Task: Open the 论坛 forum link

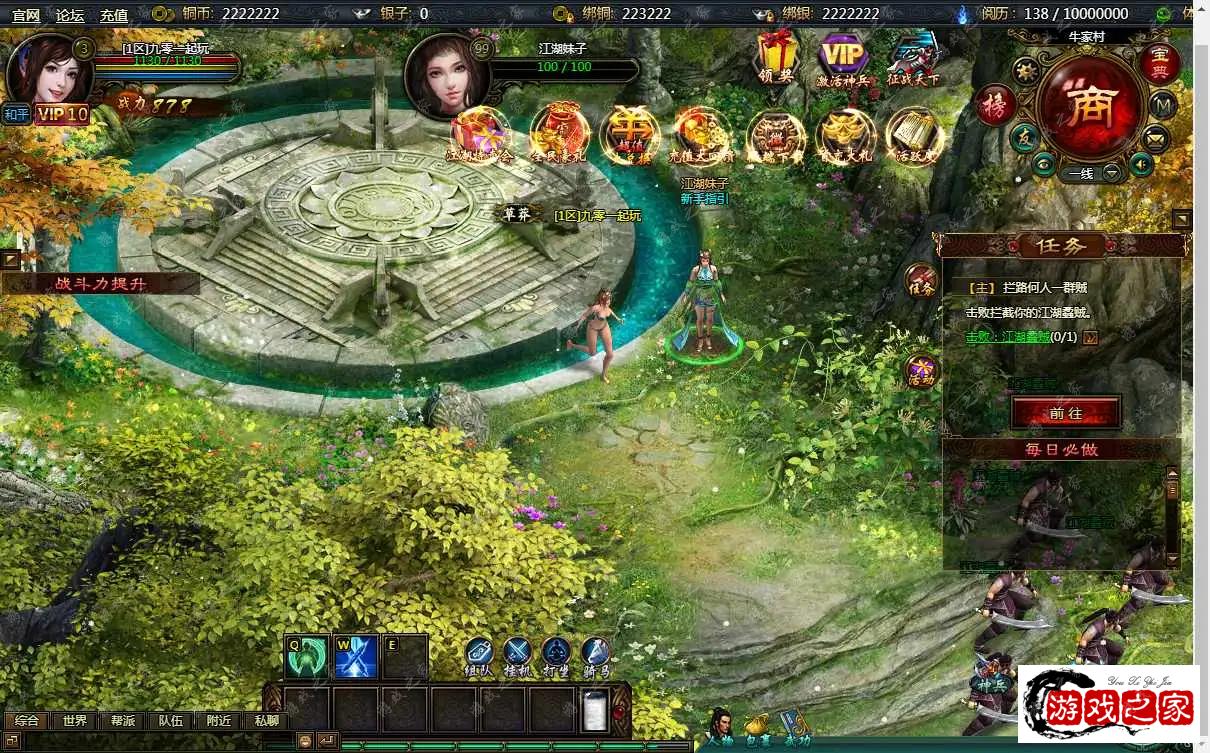Action: coord(70,15)
